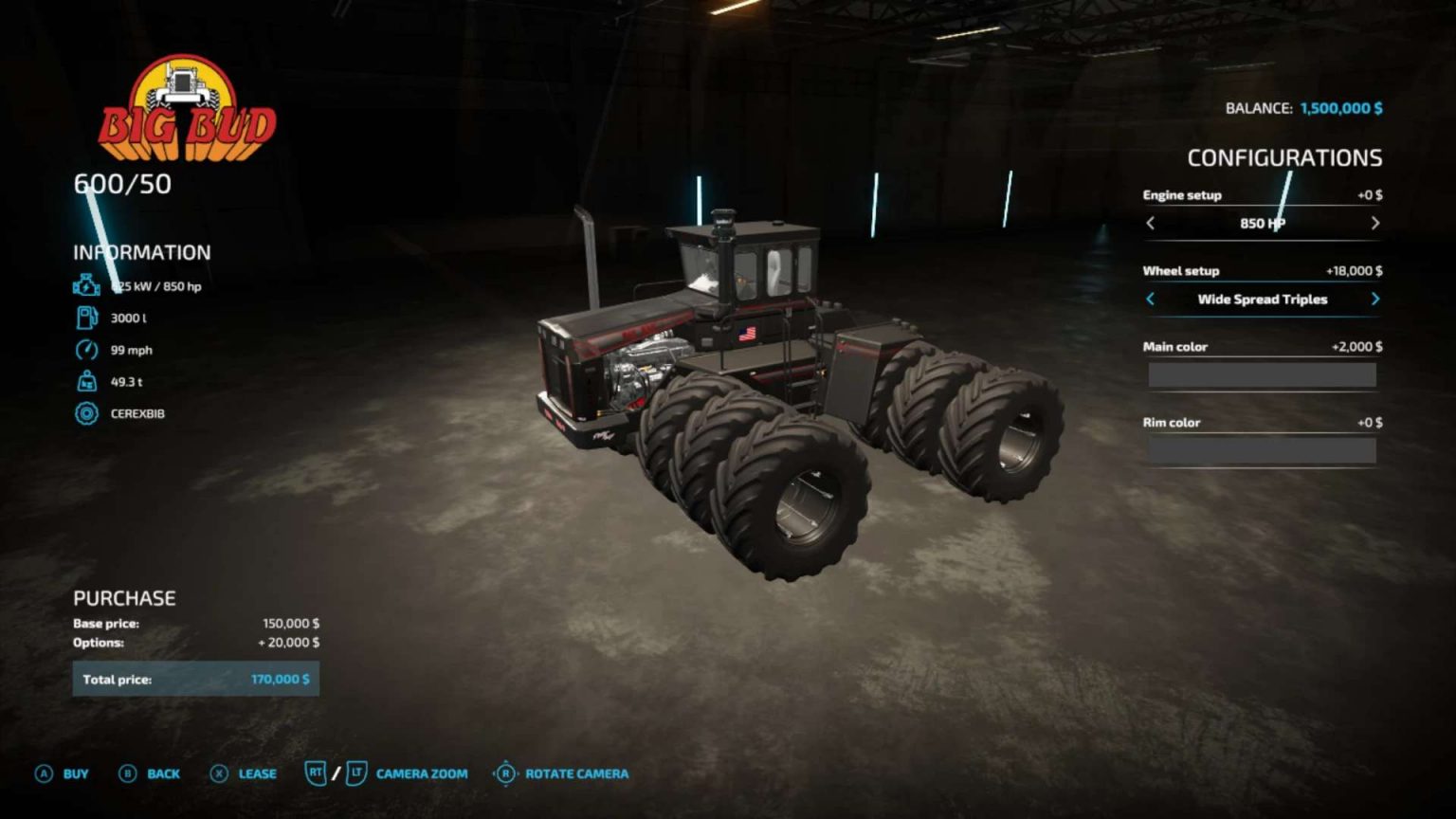This screenshot has height=819, width=1456.
Task: Click BUY to purchase the tractor
Action: coord(73,773)
